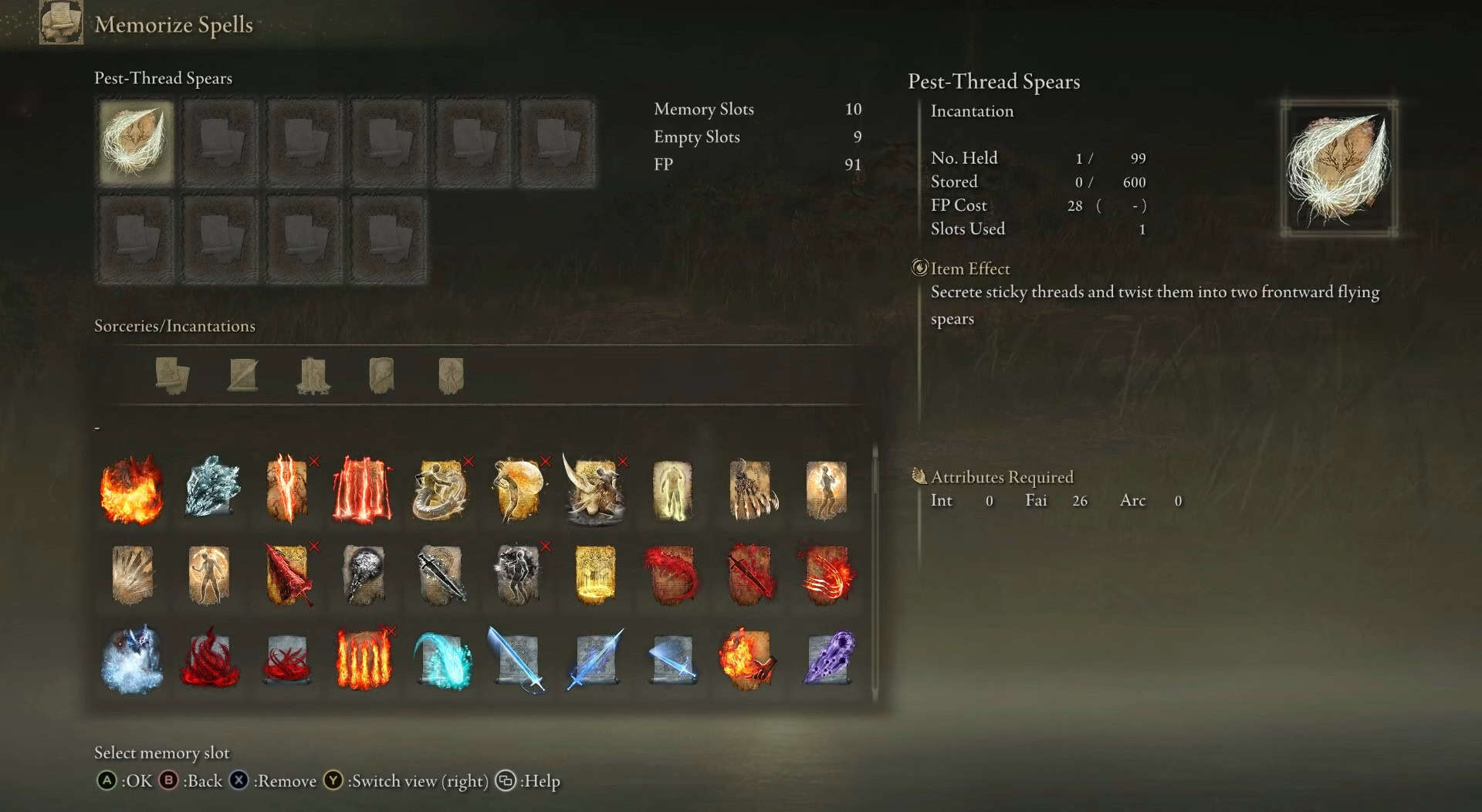Viewport: 1482px width, 812px height.
Task: Pick the skeletal claw hand incantation
Action: tap(750, 490)
